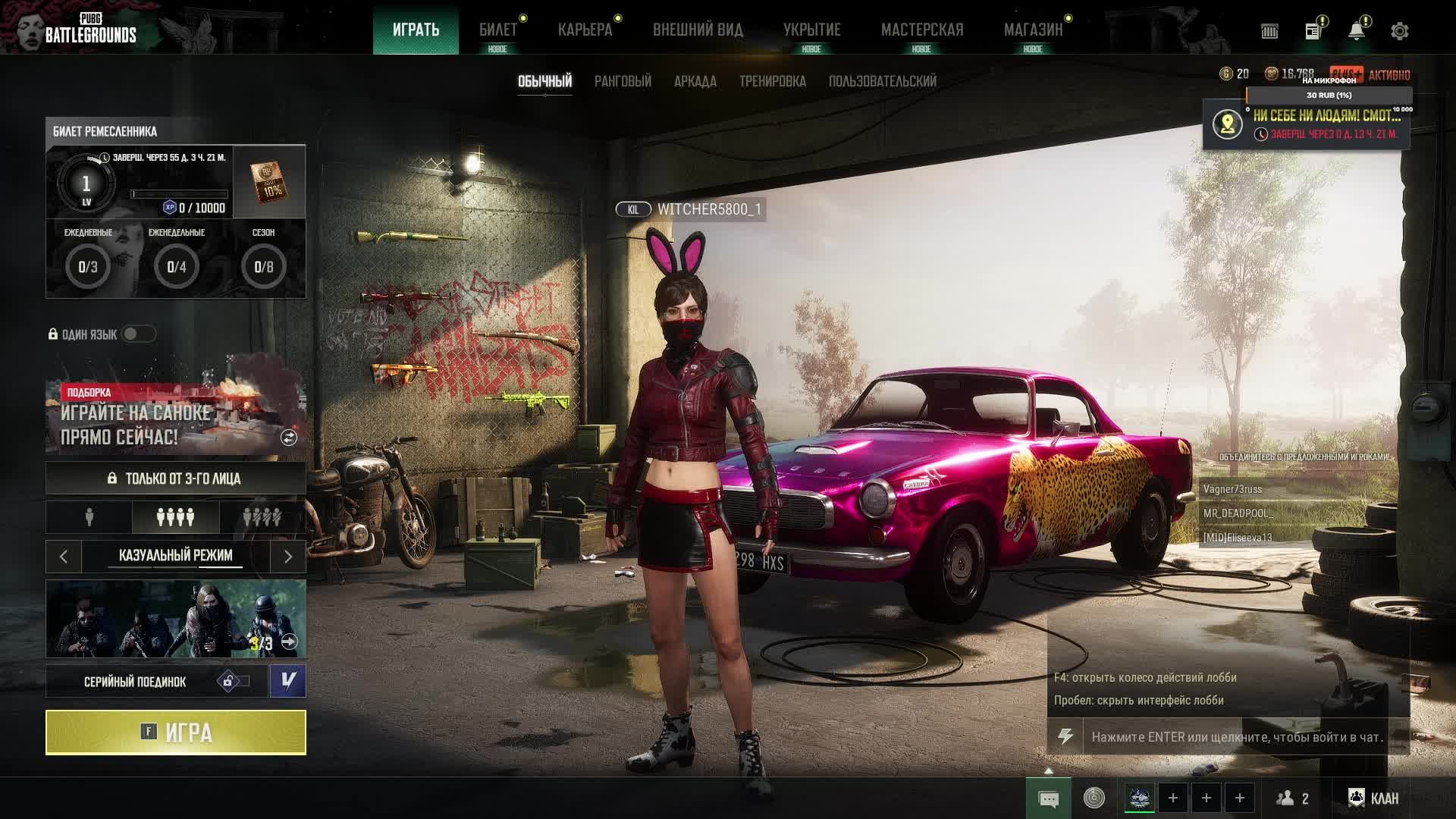Open settings with the gear icon
The height and width of the screenshot is (819, 1456).
click(x=1399, y=31)
